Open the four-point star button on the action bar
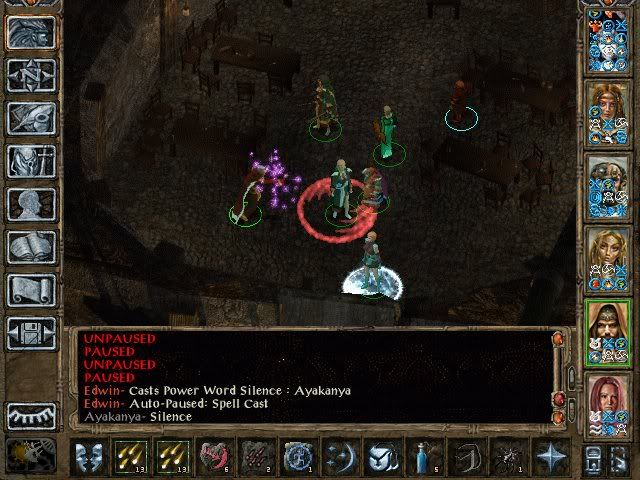640x480 pixels. [x=549, y=456]
